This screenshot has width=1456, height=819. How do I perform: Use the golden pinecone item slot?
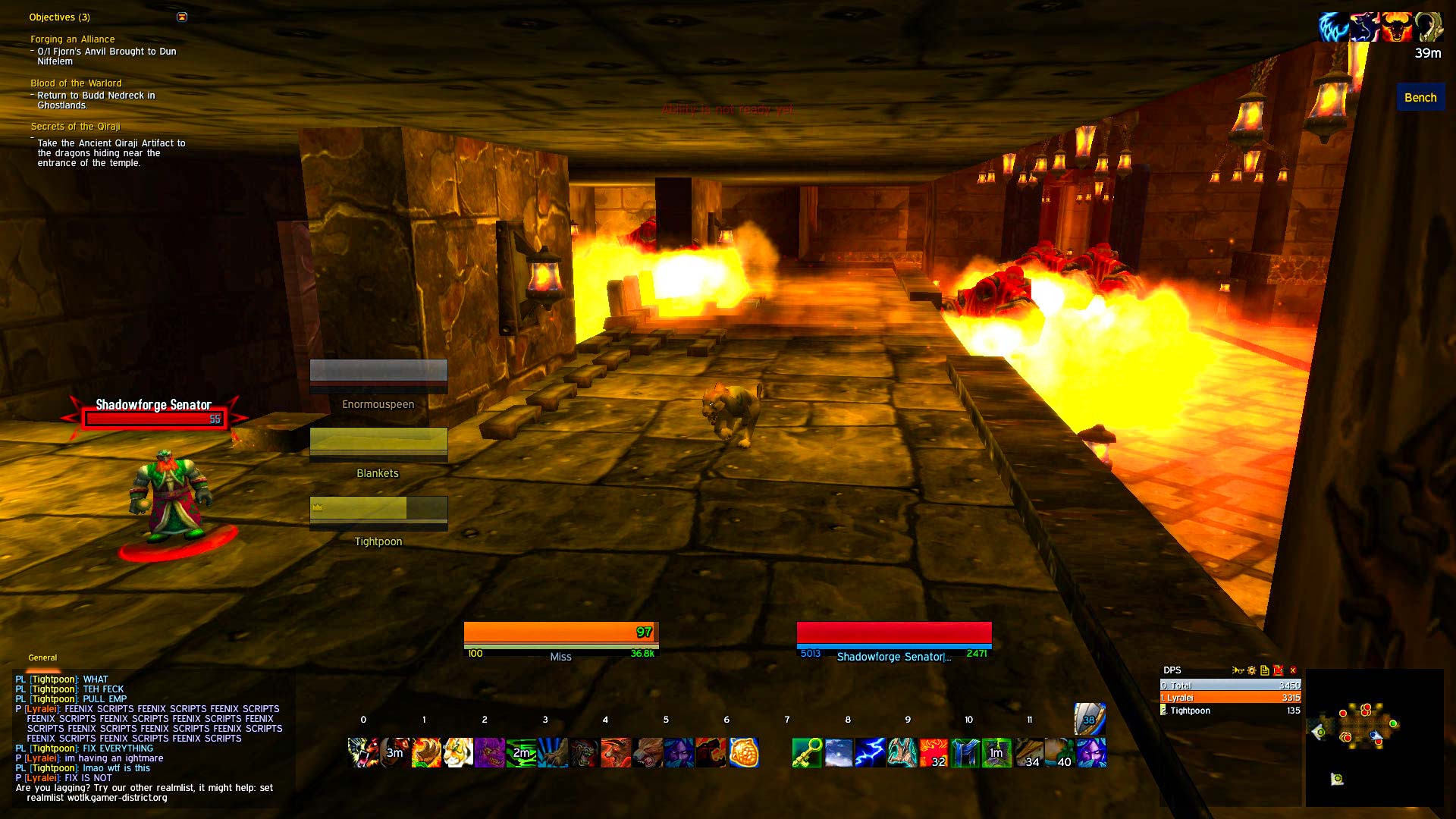pyautogui.click(x=744, y=752)
